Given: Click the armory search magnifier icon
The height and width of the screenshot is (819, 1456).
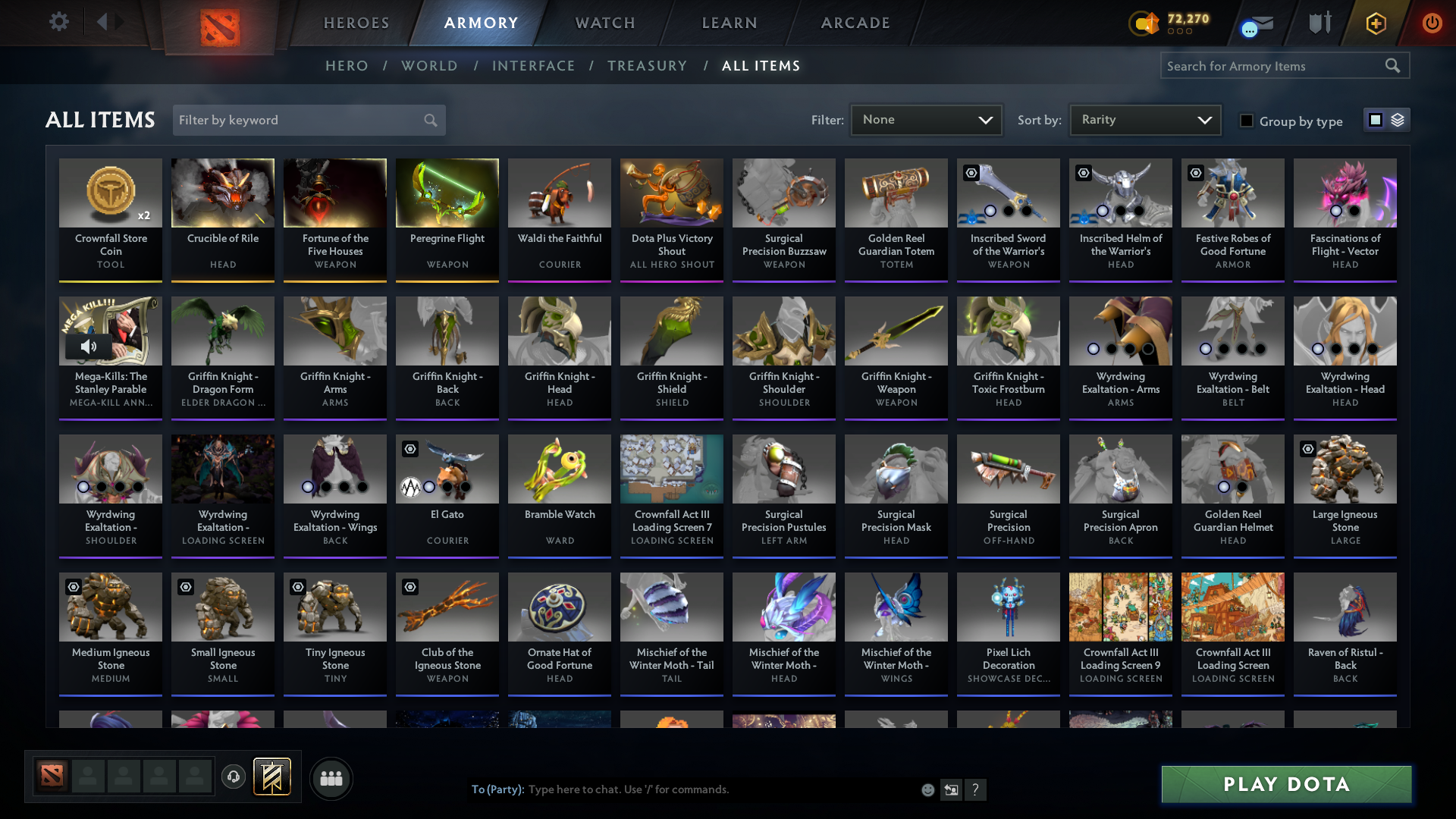Looking at the screenshot, I should [1394, 65].
